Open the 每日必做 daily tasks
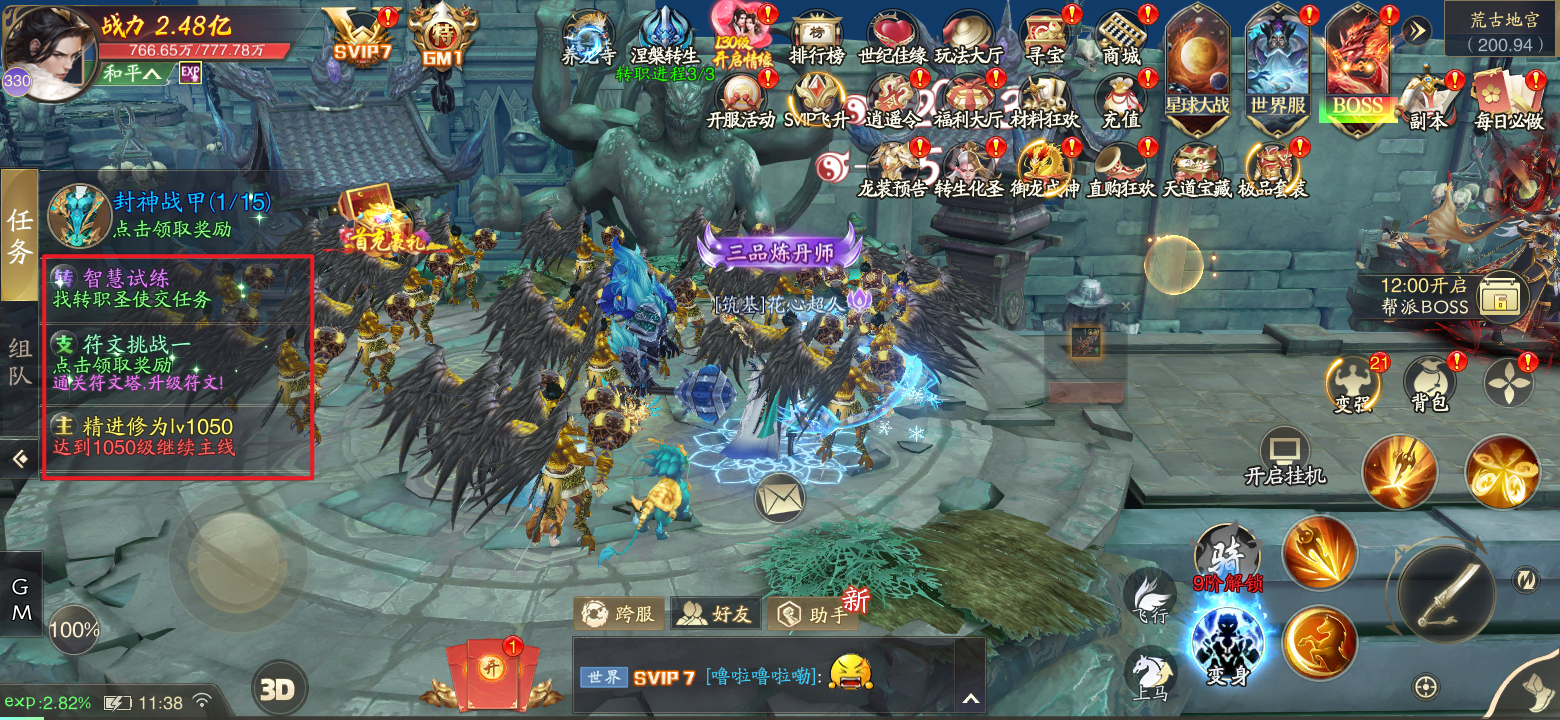1560x720 pixels. [x=1508, y=102]
